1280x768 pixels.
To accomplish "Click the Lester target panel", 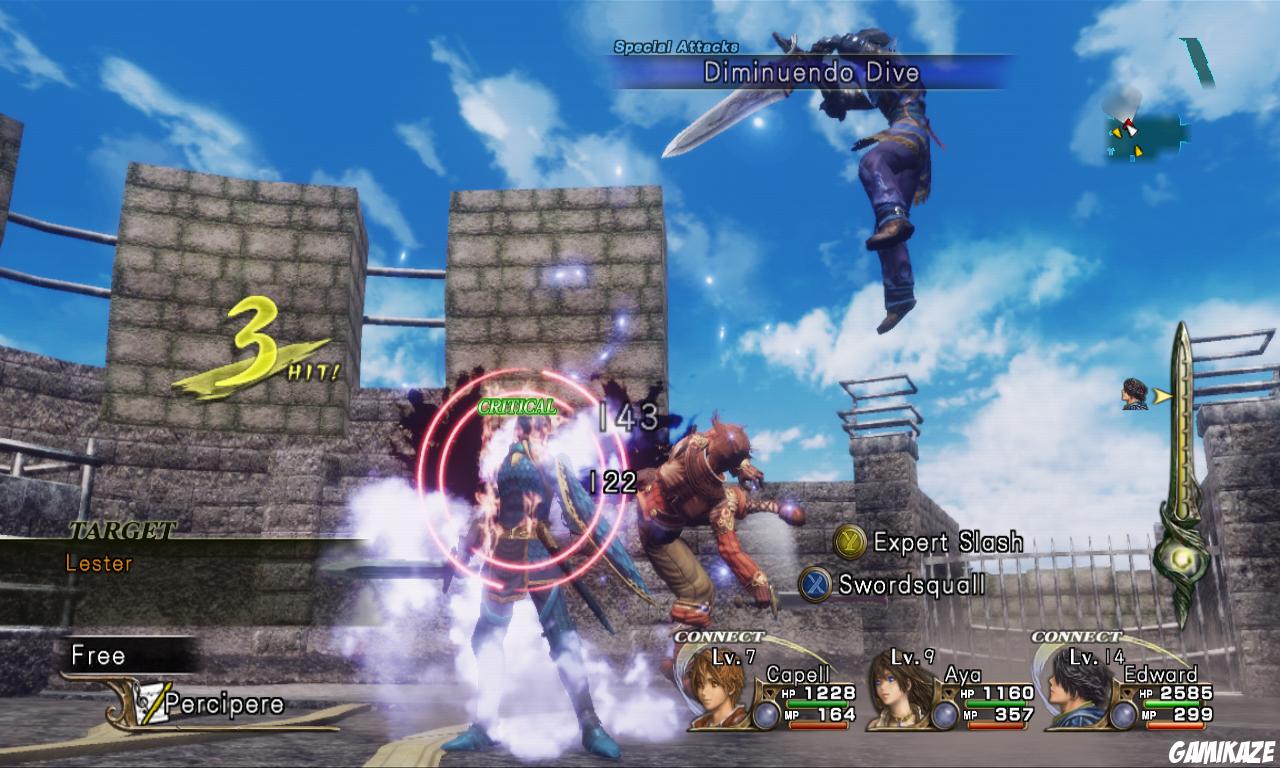I will click(x=100, y=563).
